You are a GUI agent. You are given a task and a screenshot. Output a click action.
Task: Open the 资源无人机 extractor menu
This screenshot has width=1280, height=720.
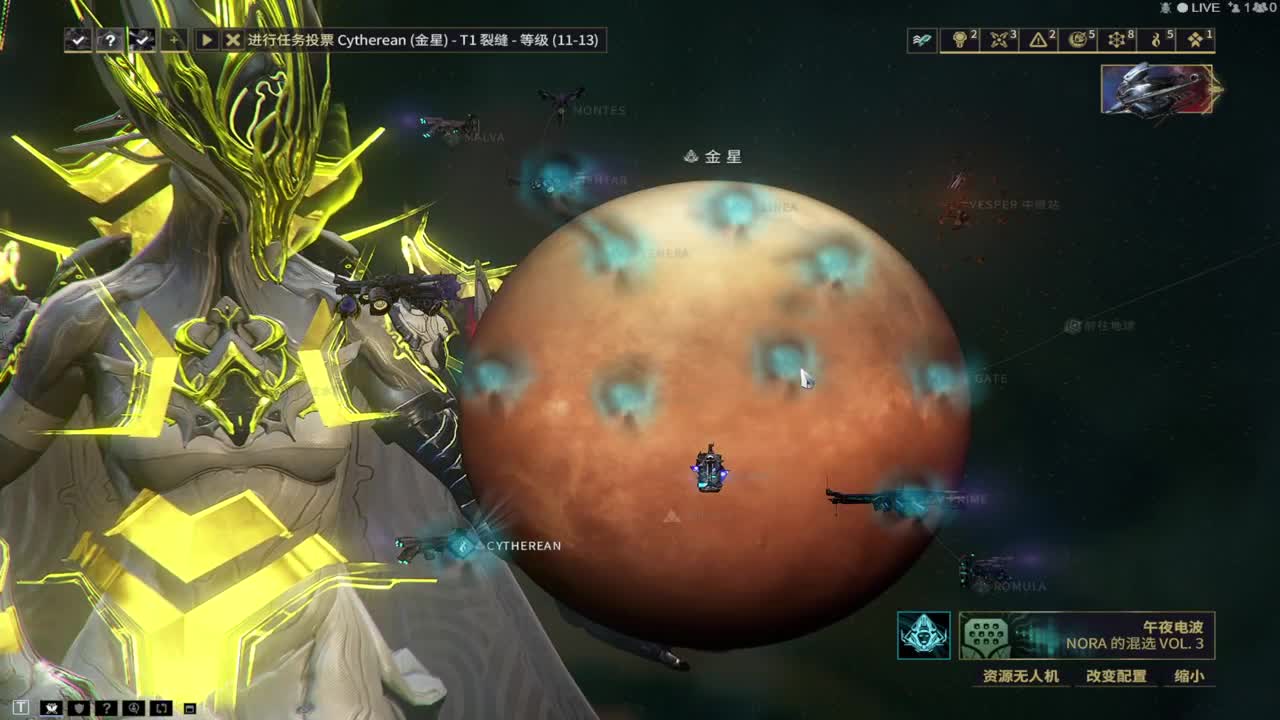point(1020,676)
